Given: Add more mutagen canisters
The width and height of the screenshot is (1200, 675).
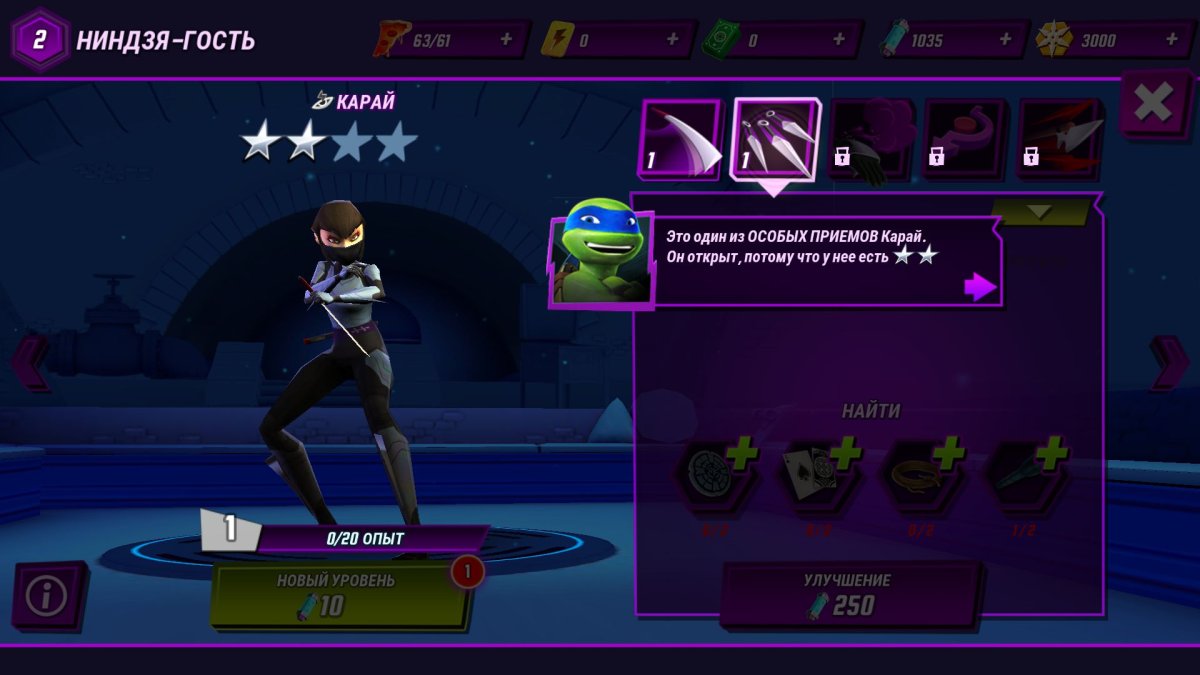Looking at the screenshot, I should click(x=1006, y=40).
